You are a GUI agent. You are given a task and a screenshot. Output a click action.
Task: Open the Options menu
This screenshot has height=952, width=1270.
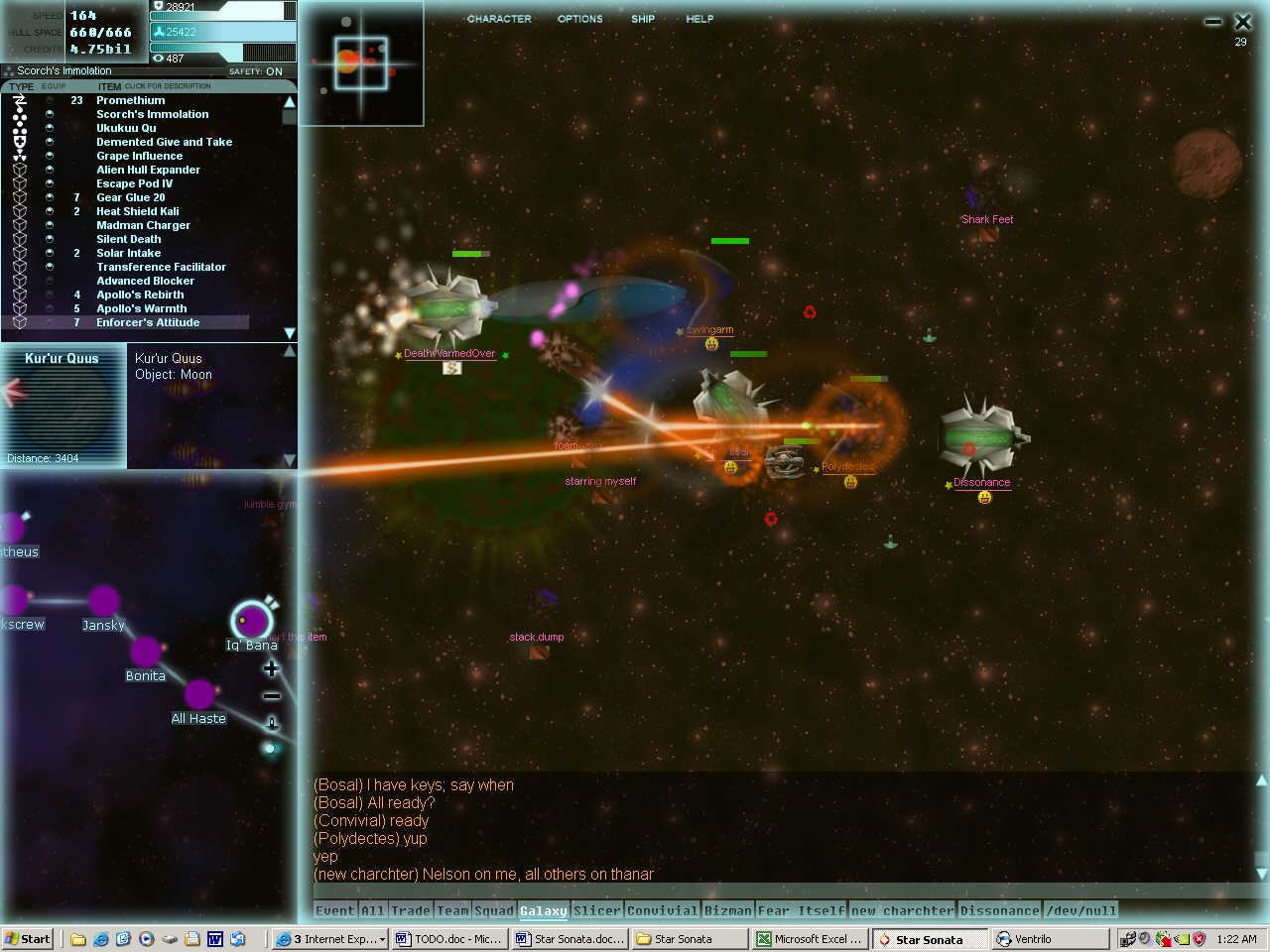click(579, 19)
